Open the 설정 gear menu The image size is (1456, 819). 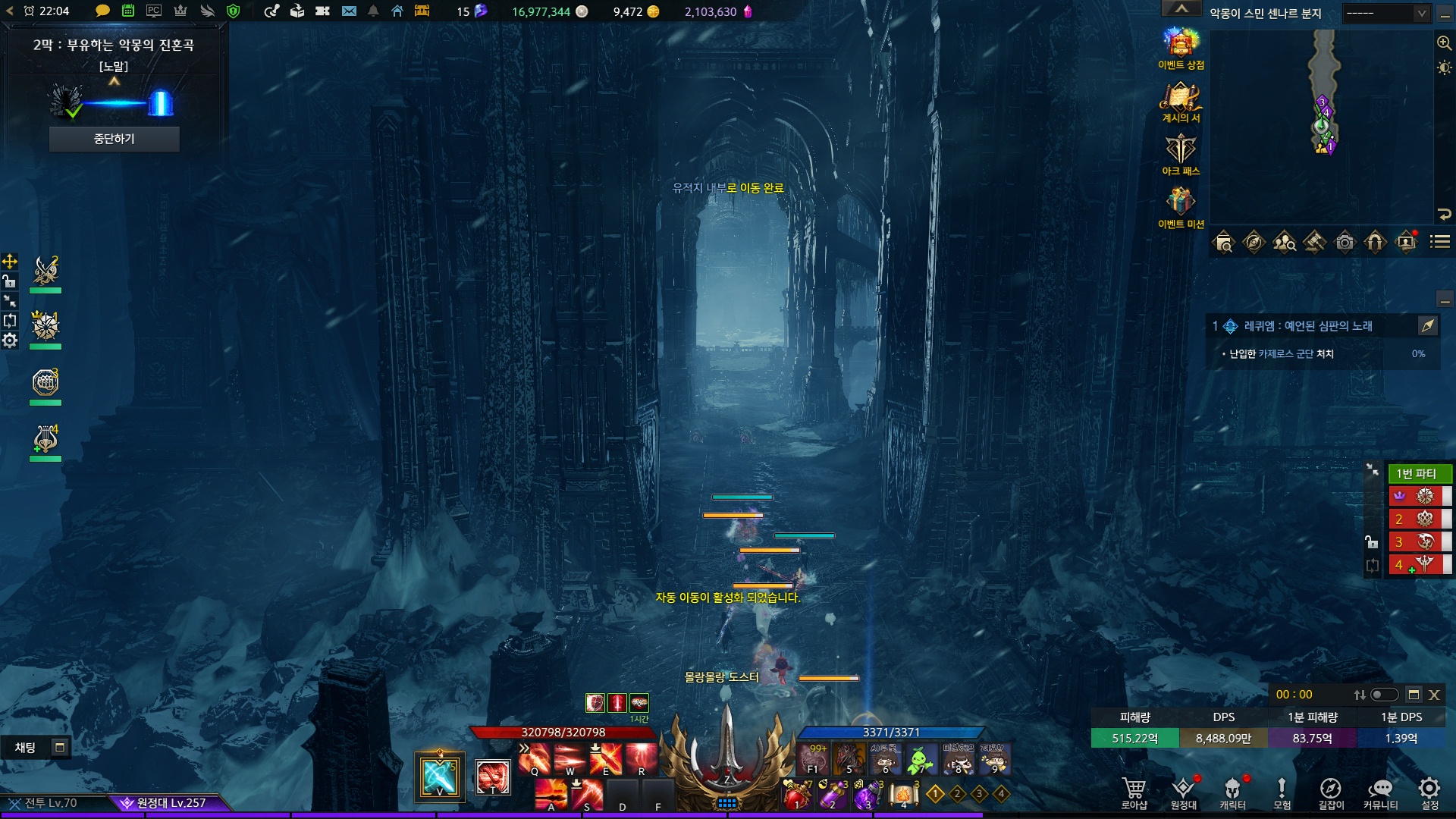point(1429,792)
